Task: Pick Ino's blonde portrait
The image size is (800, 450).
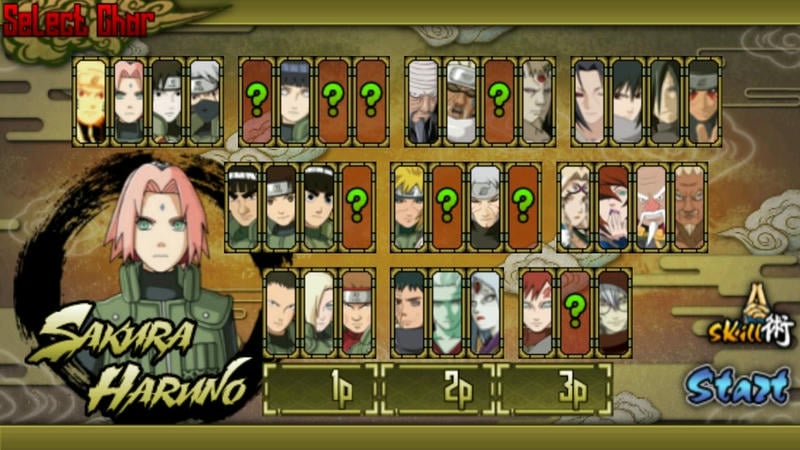Action: 319,312
